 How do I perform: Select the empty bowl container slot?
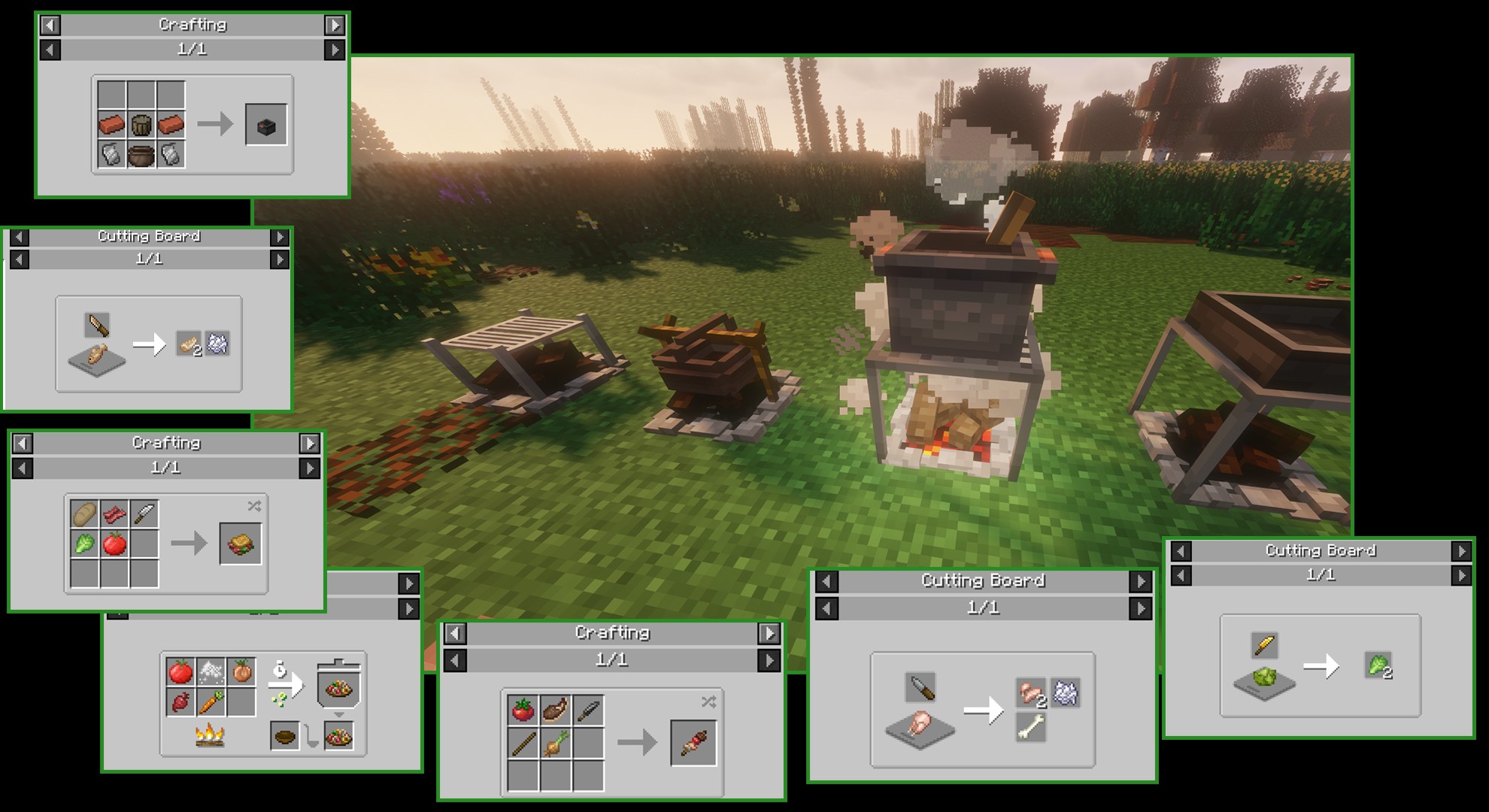tap(285, 737)
